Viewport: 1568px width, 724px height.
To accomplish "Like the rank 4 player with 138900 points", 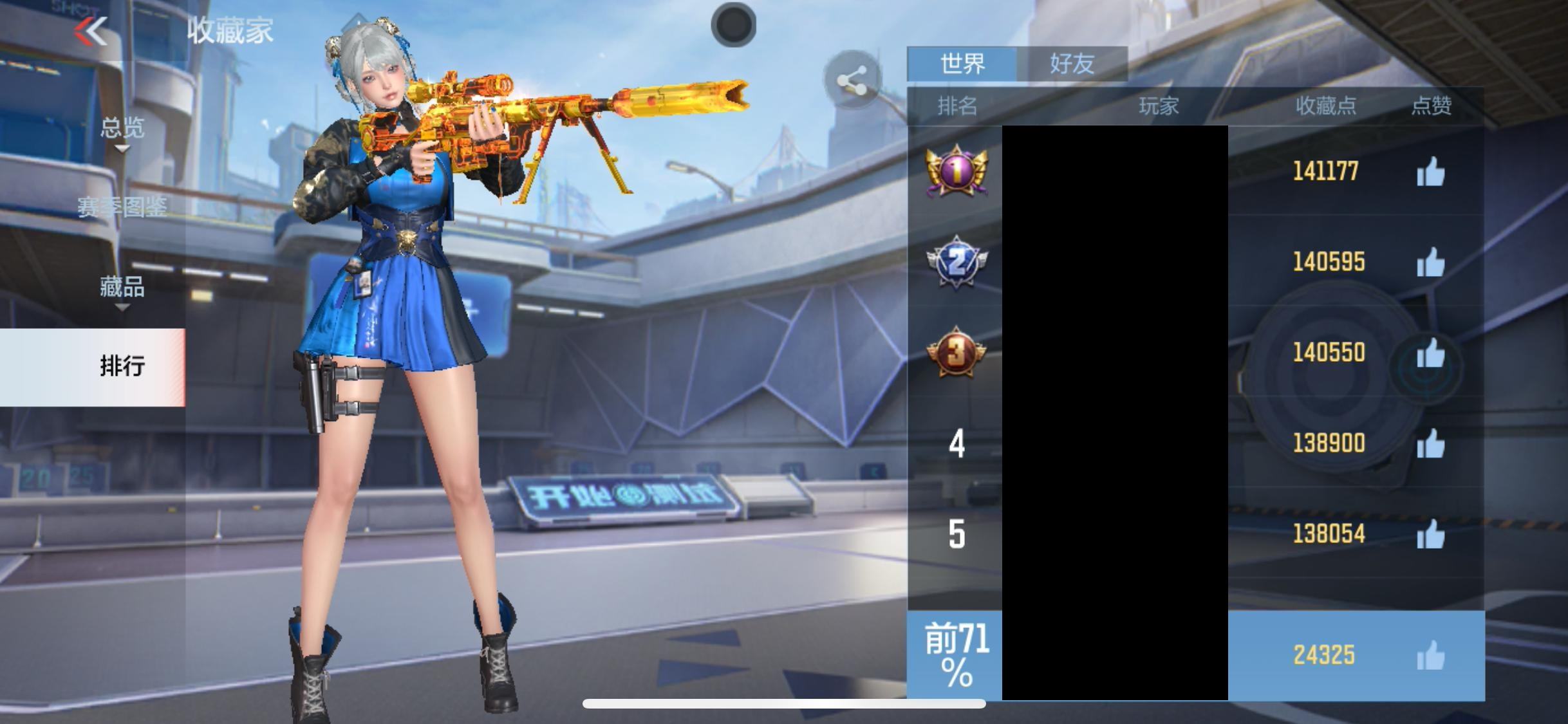I will click(1430, 444).
